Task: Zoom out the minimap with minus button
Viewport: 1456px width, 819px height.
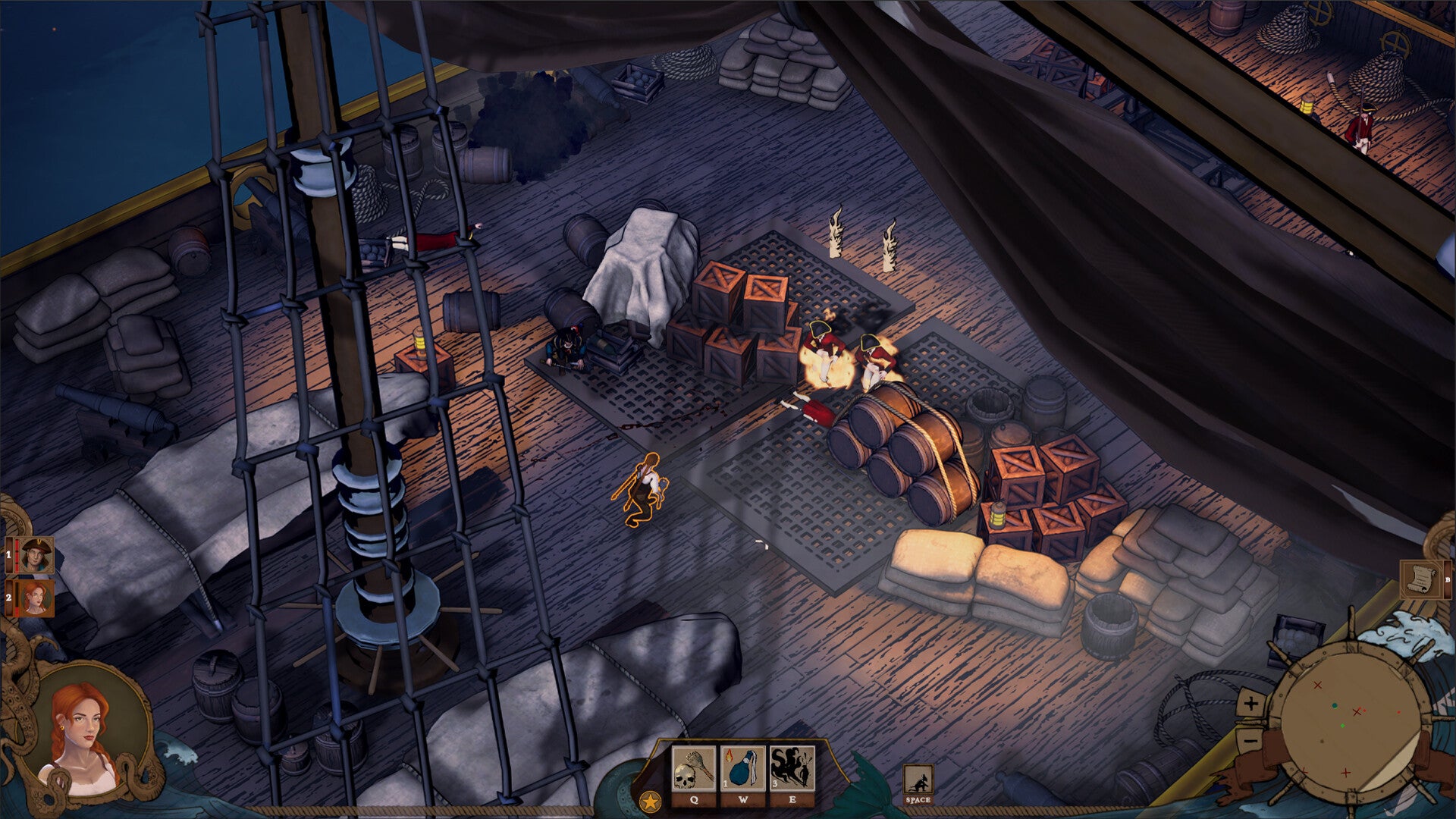Action: [1251, 738]
